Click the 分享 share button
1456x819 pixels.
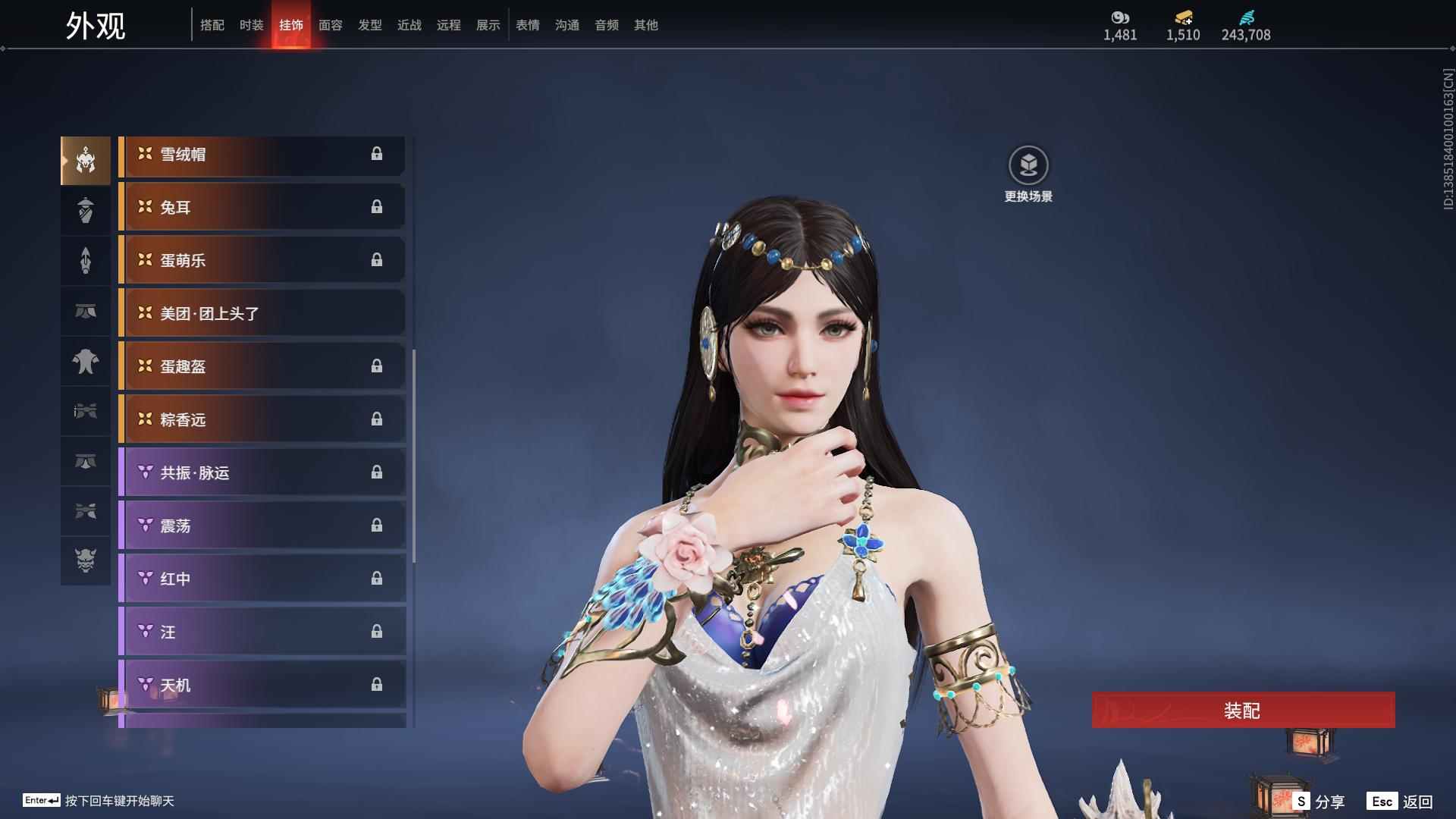[x=1320, y=802]
